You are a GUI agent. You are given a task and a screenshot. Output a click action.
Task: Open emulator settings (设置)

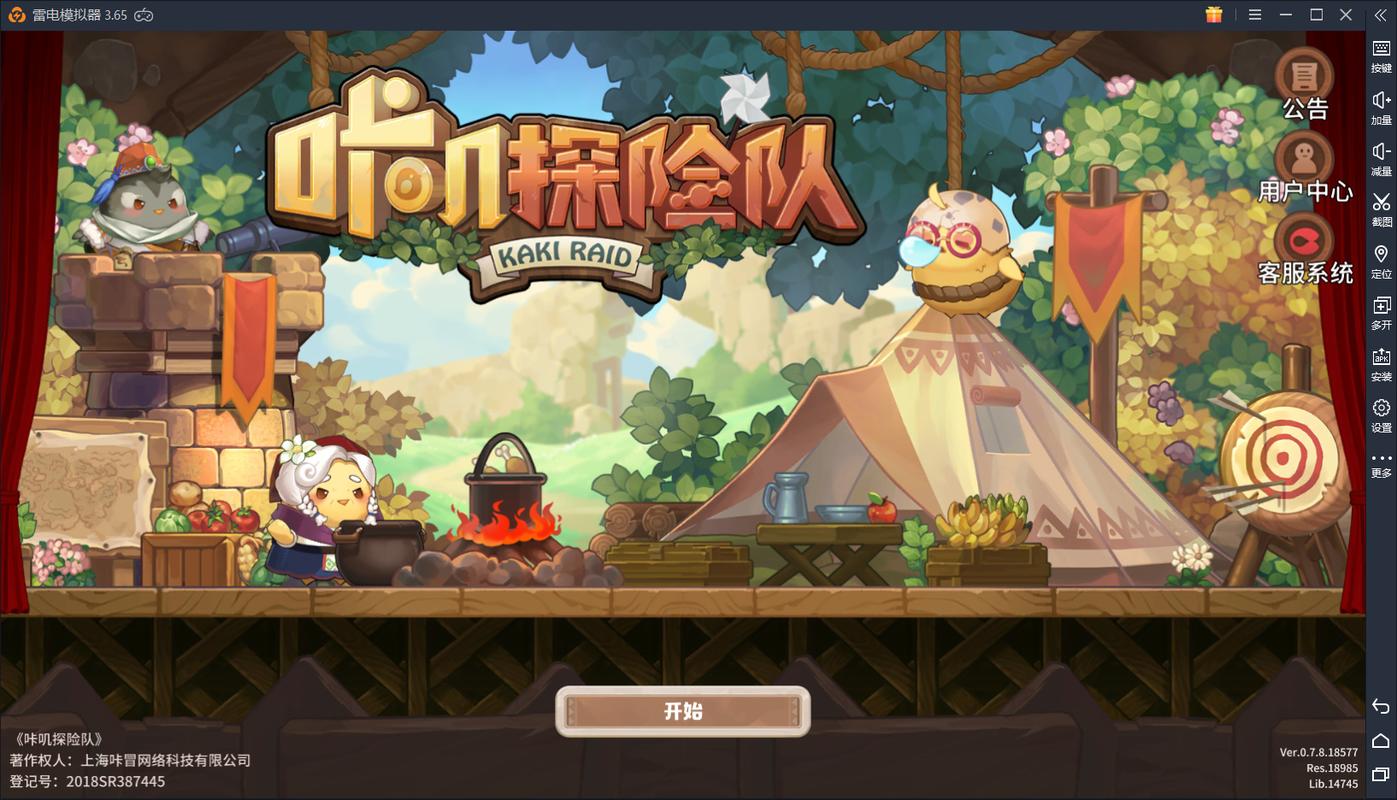click(x=1380, y=410)
